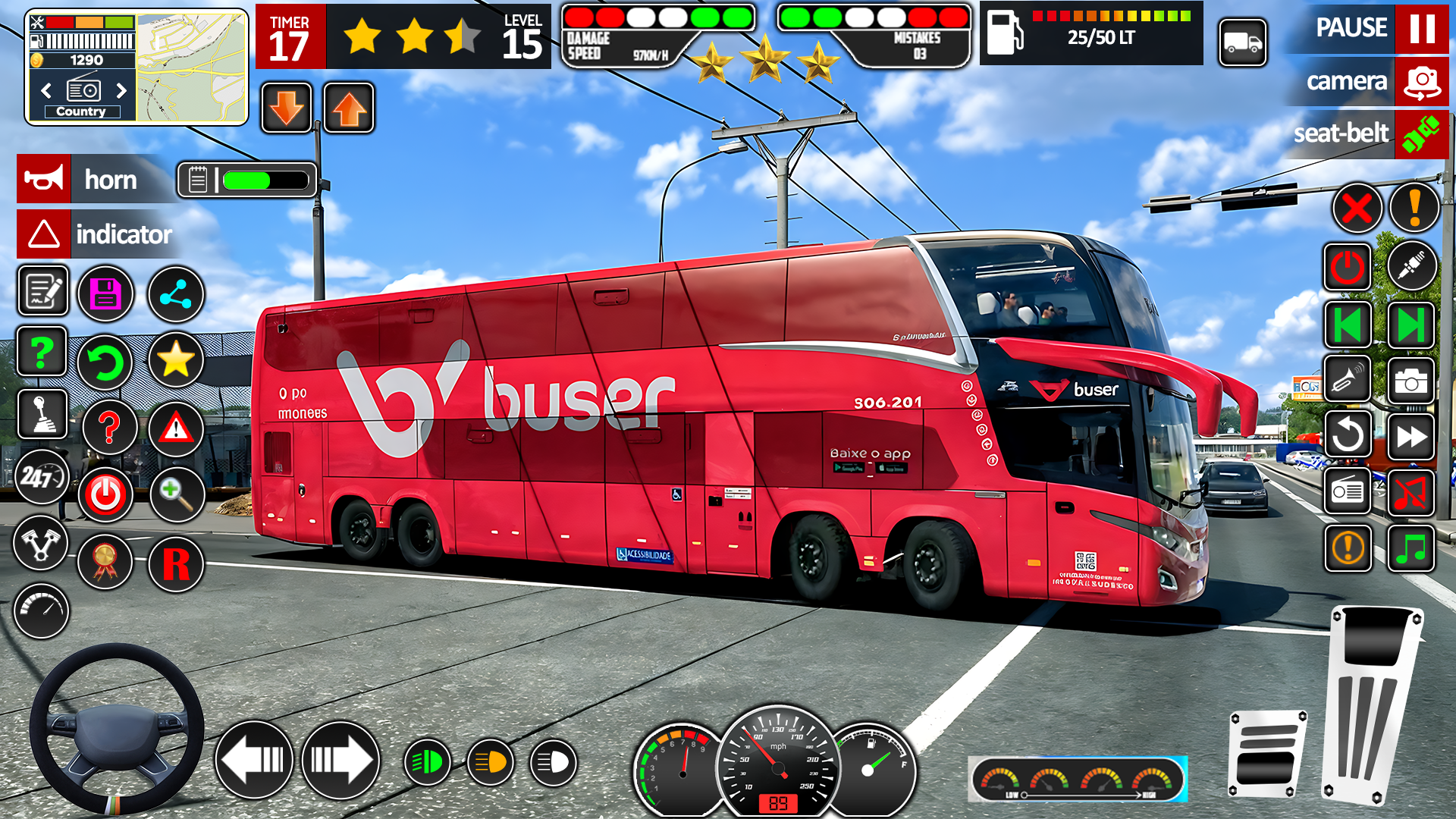Image resolution: width=1456 pixels, height=819 pixels.
Task: Fasten the seat-belt button
Action: click(x=1421, y=134)
